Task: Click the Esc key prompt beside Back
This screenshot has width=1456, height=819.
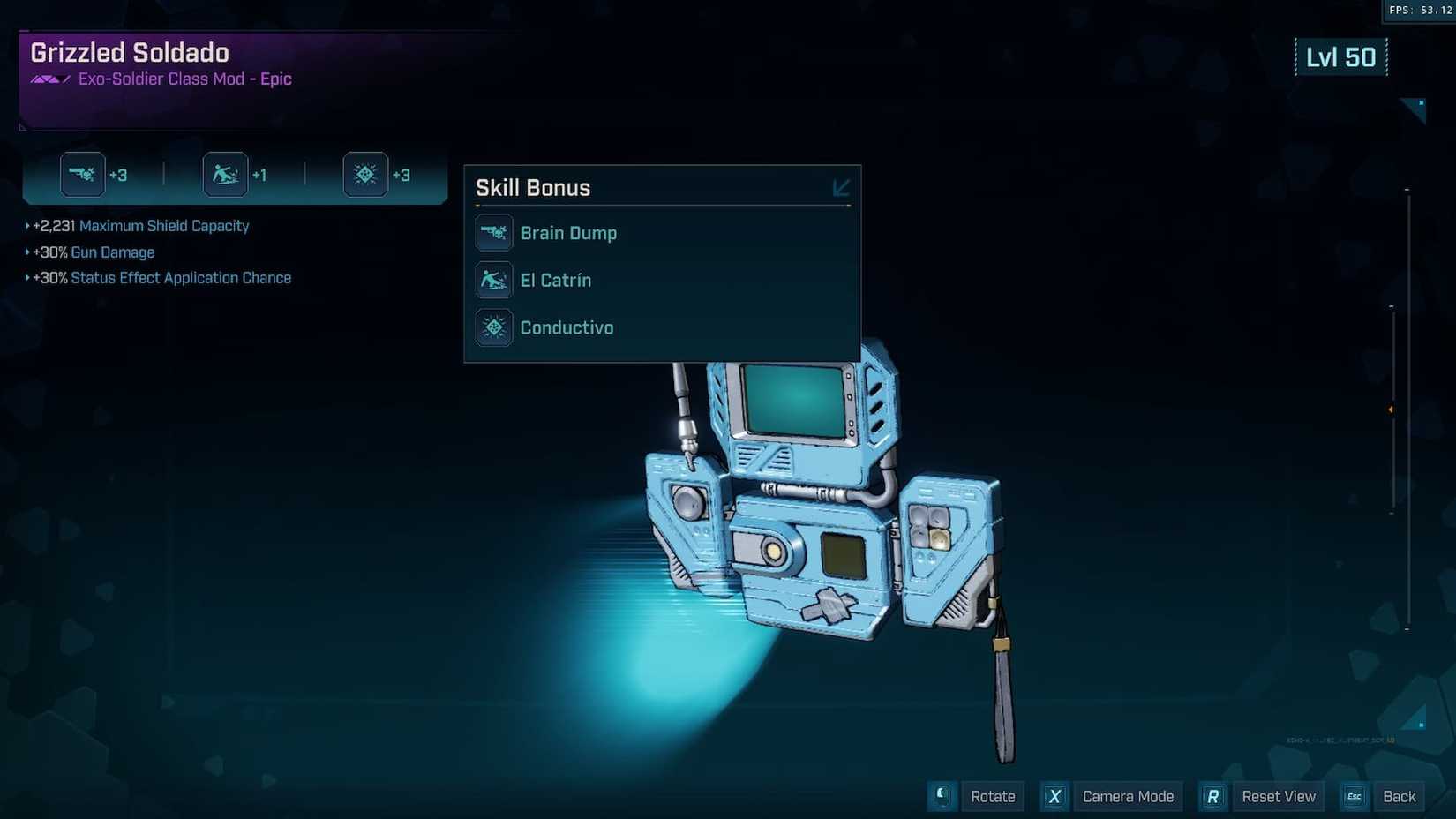Action: [x=1354, y=796]
